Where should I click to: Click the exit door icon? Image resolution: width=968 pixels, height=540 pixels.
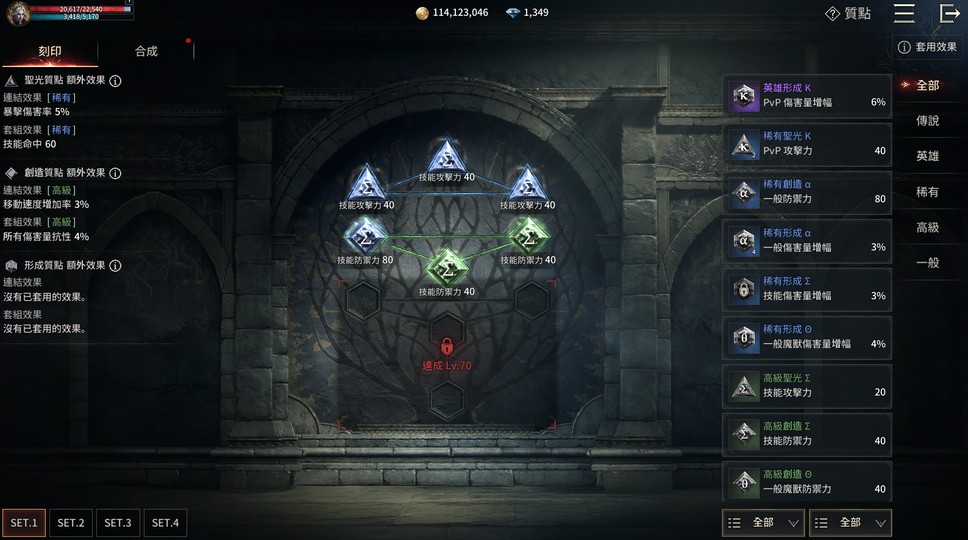(949, 13)
